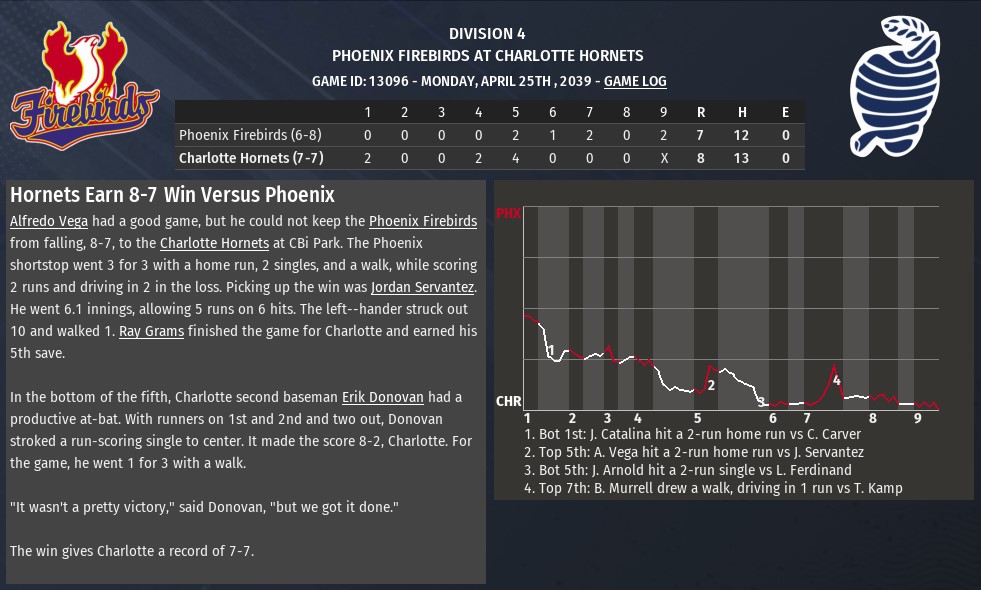
Task: Open the GAME LOG link
Action: 635,82
